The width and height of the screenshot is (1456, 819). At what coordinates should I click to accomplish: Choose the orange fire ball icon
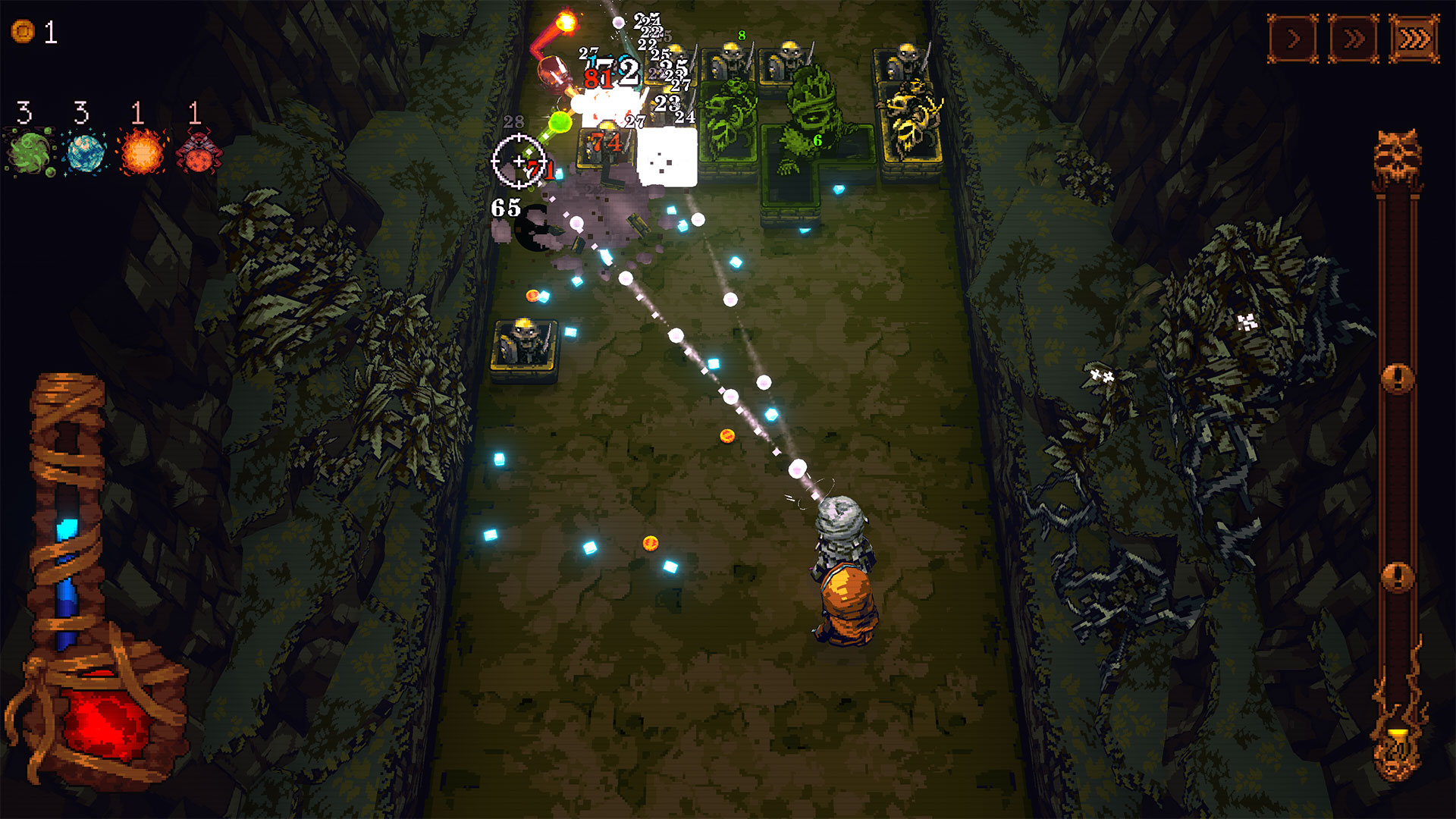(x=142, y=152)
